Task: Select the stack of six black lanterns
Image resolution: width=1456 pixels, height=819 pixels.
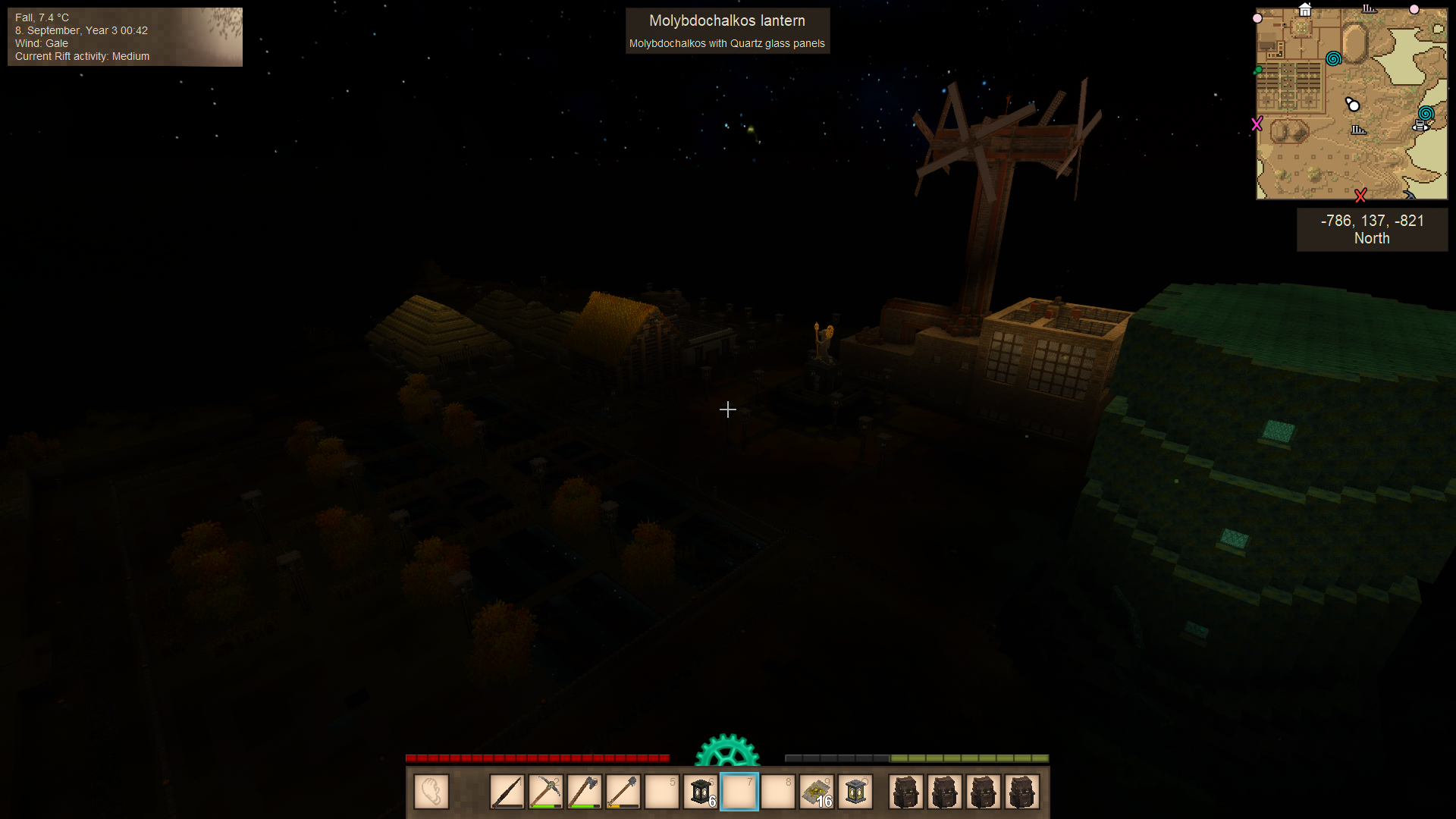Action: [701, 792]
